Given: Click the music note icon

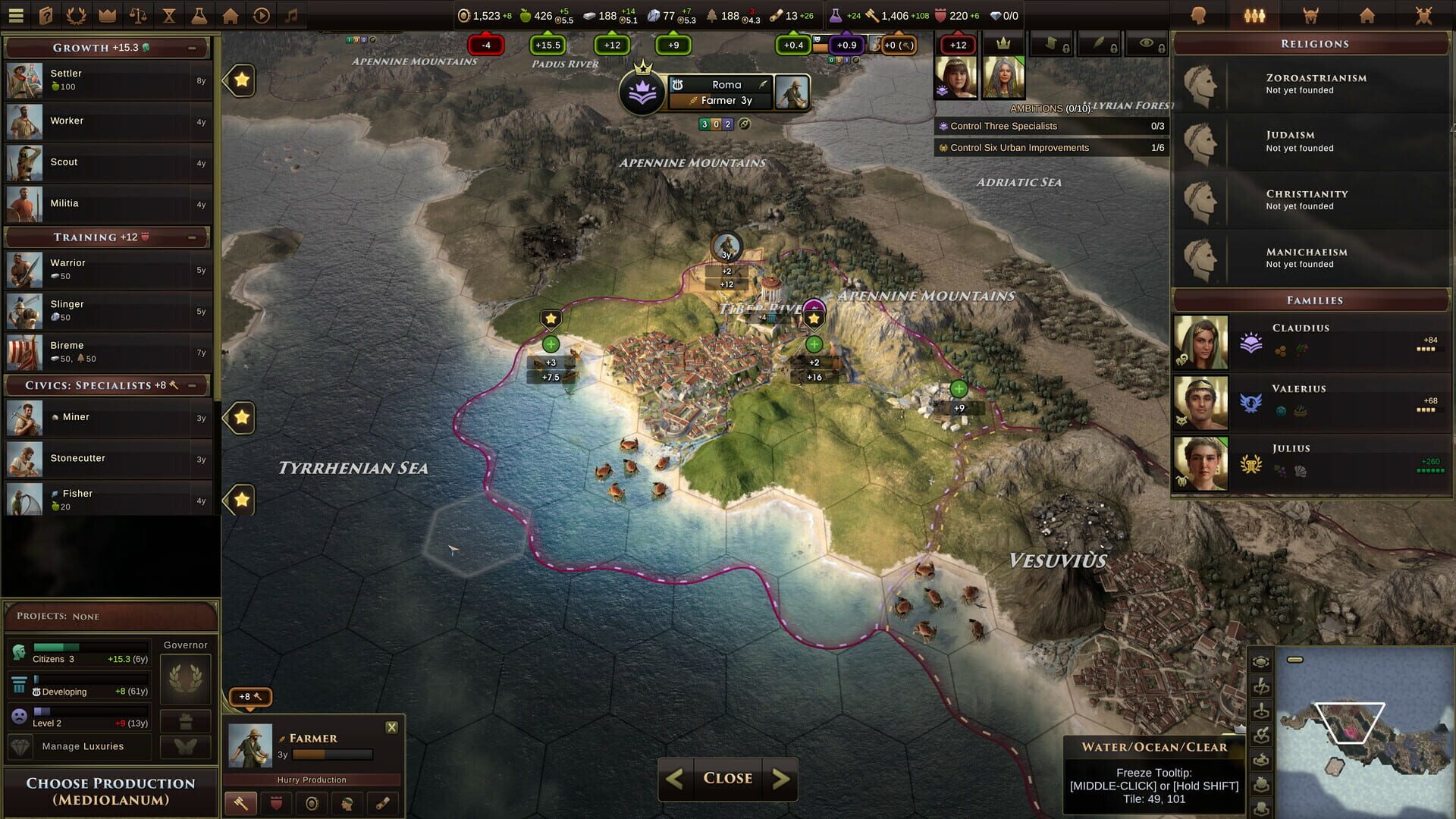Looking at the screenshot, I should click(291, 15).
